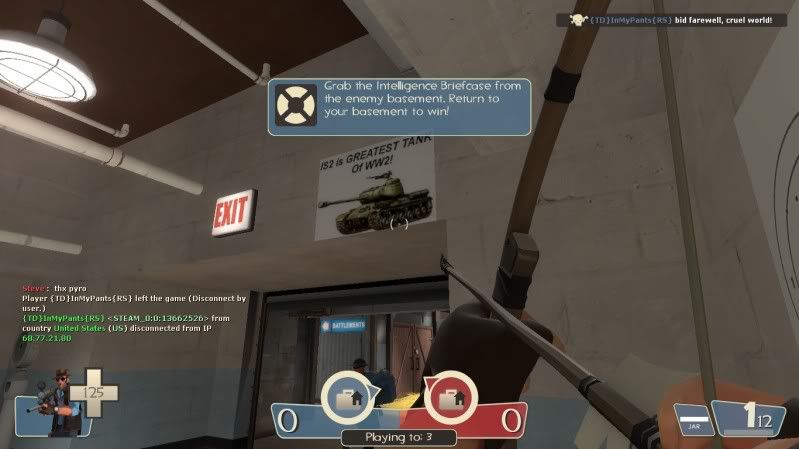Click the RED team intelligence briefcase icon
799x449 pixels.
[451, 399]
